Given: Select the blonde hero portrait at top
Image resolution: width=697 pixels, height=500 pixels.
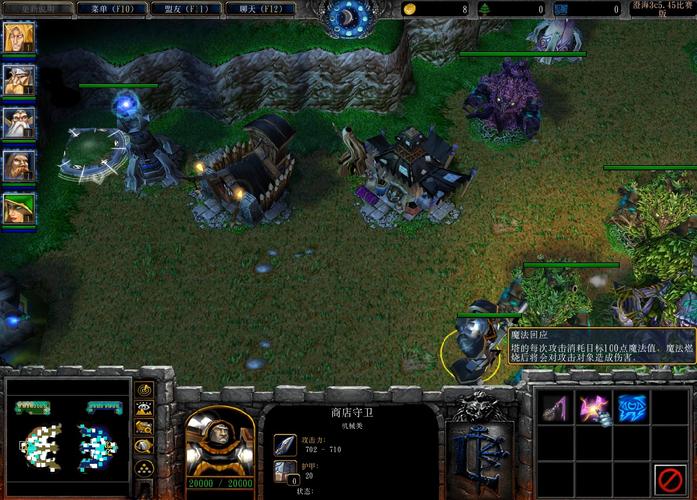Looking at the screenshot, I should (18, 39).
